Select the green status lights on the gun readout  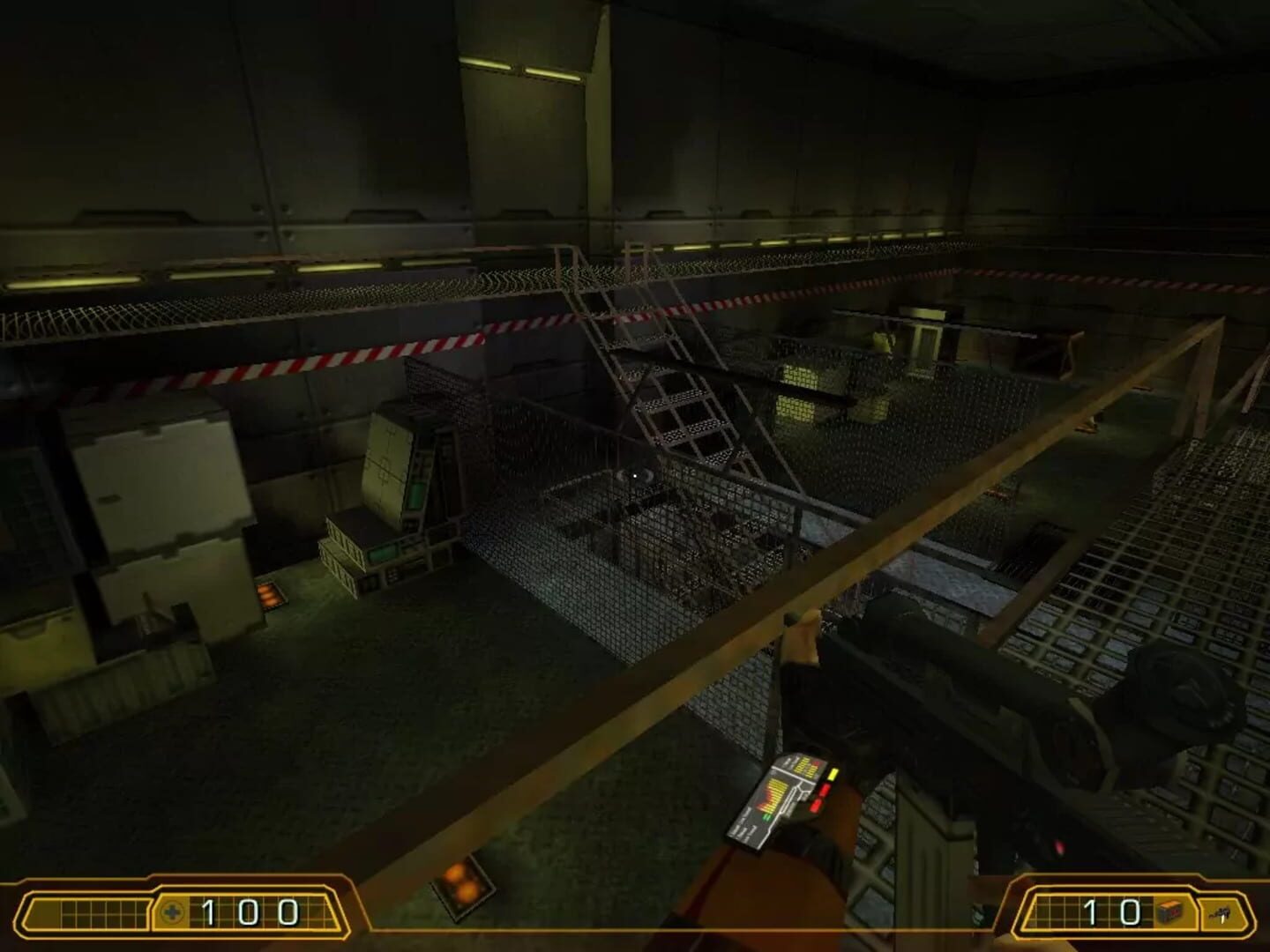coord(767,817)
